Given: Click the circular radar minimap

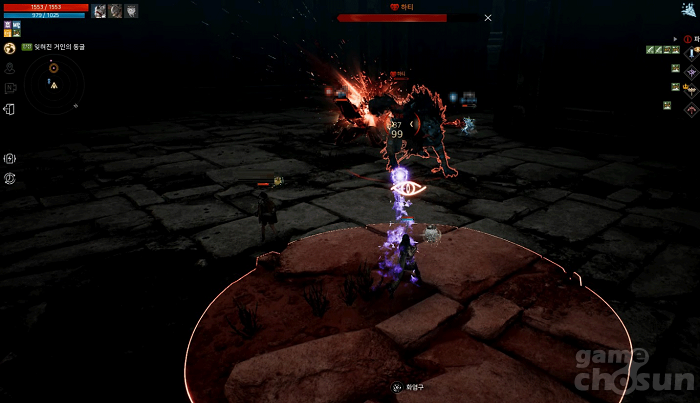Looking at the screenshot, I should coord(53,82).
